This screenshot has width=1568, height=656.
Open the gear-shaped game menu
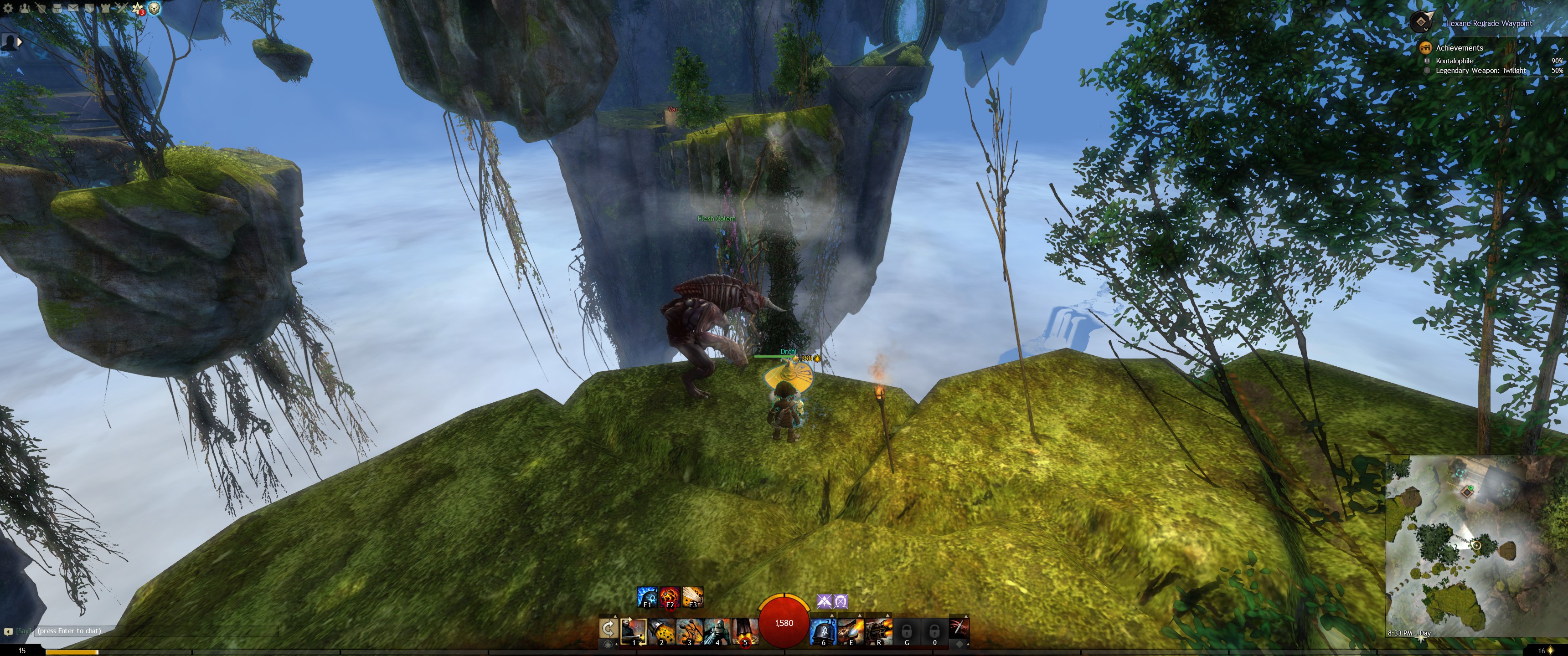[8, 9]
